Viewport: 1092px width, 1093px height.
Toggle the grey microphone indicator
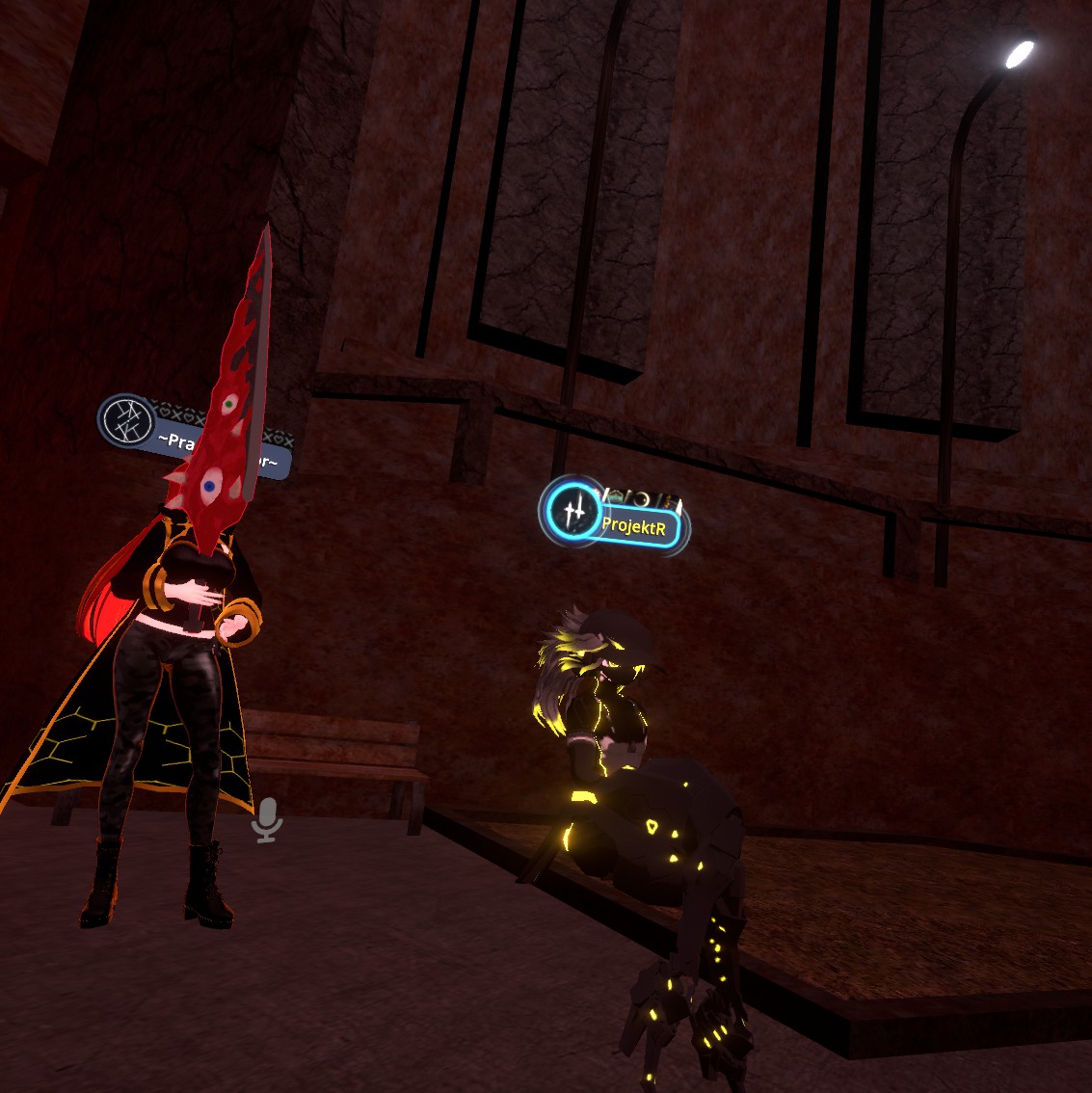point(267,819)
